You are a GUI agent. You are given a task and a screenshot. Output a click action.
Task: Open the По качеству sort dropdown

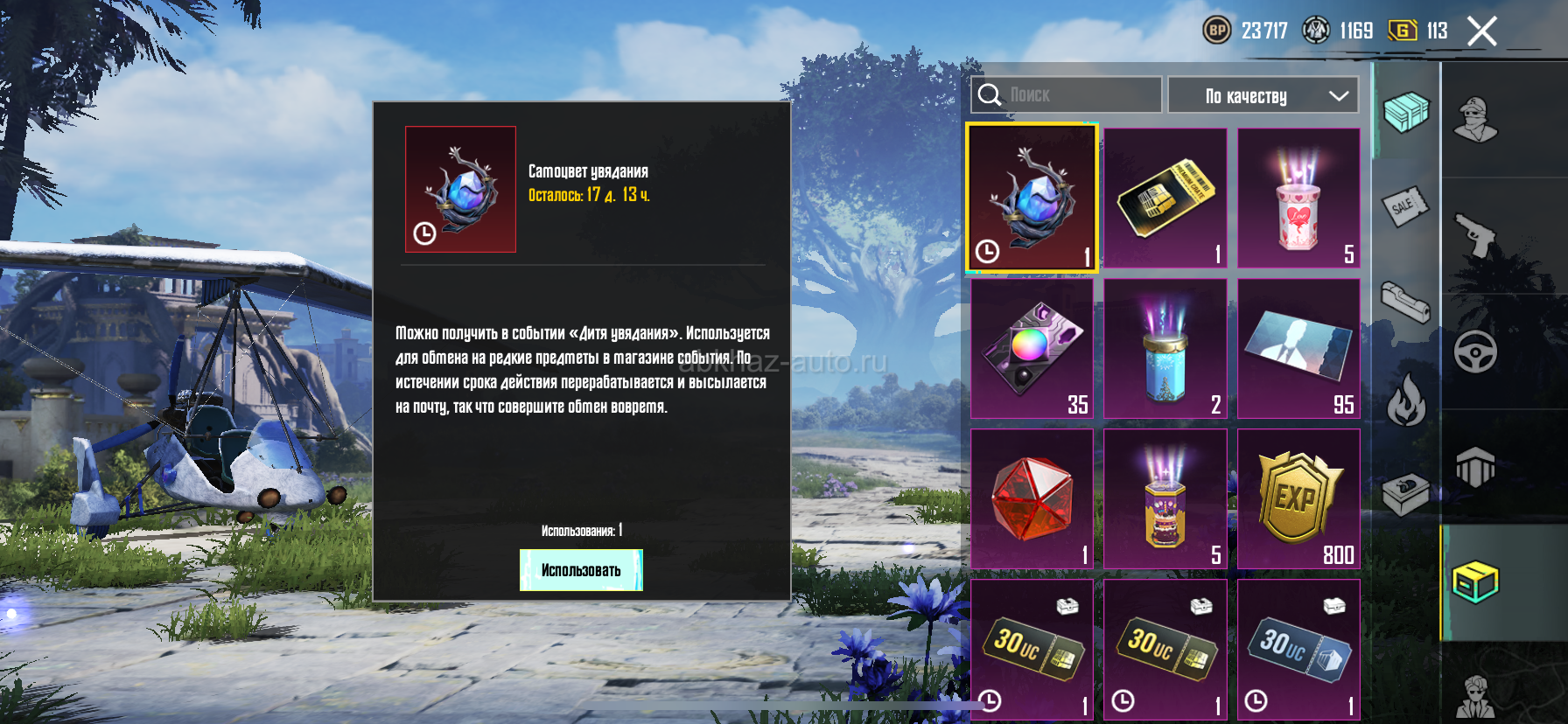(1263, 95)
